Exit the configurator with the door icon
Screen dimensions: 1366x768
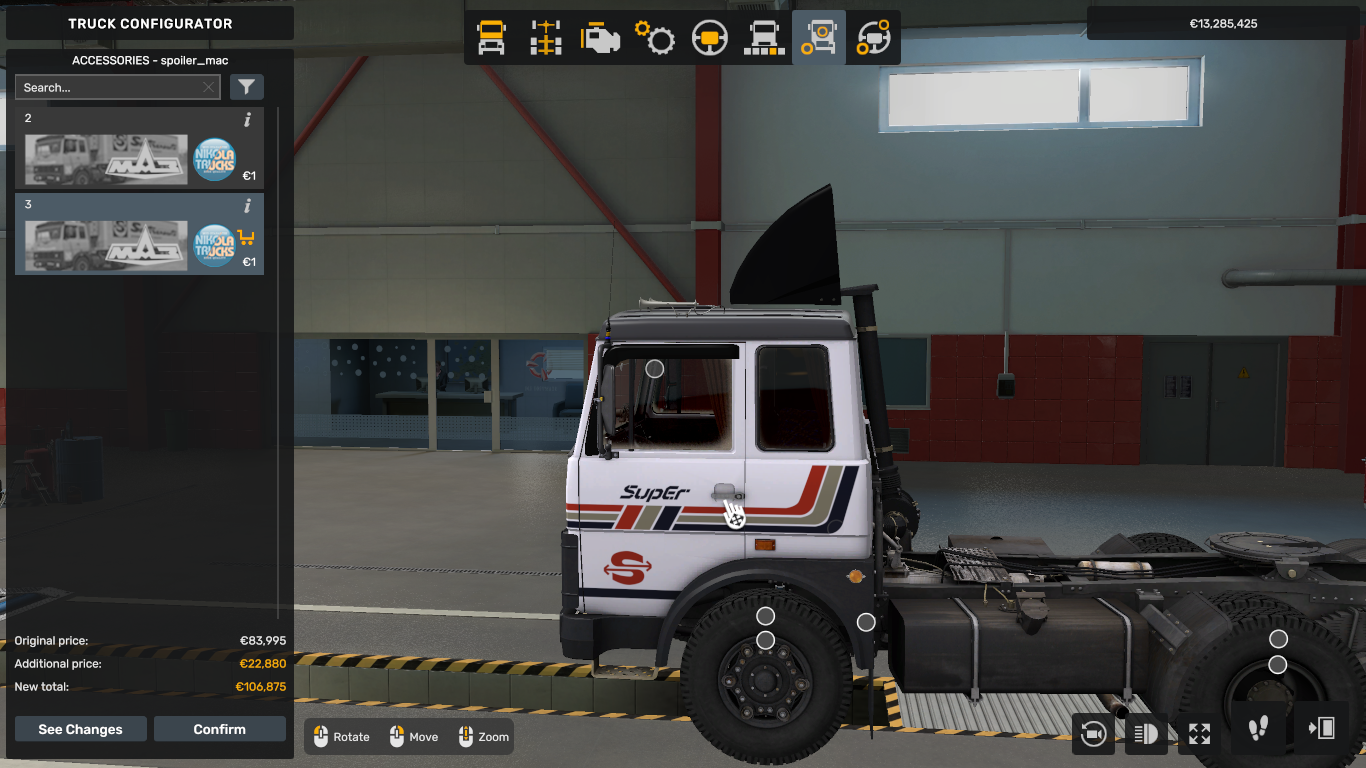click(x=1320, y=729)
